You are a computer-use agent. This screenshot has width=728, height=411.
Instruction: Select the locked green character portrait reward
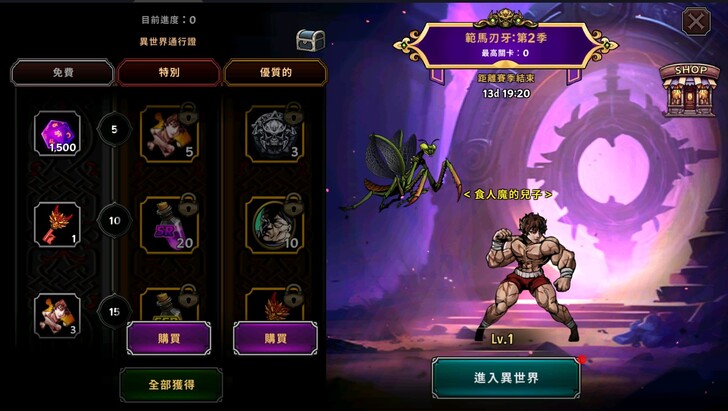pyautogui.click(x=275, y=224)
